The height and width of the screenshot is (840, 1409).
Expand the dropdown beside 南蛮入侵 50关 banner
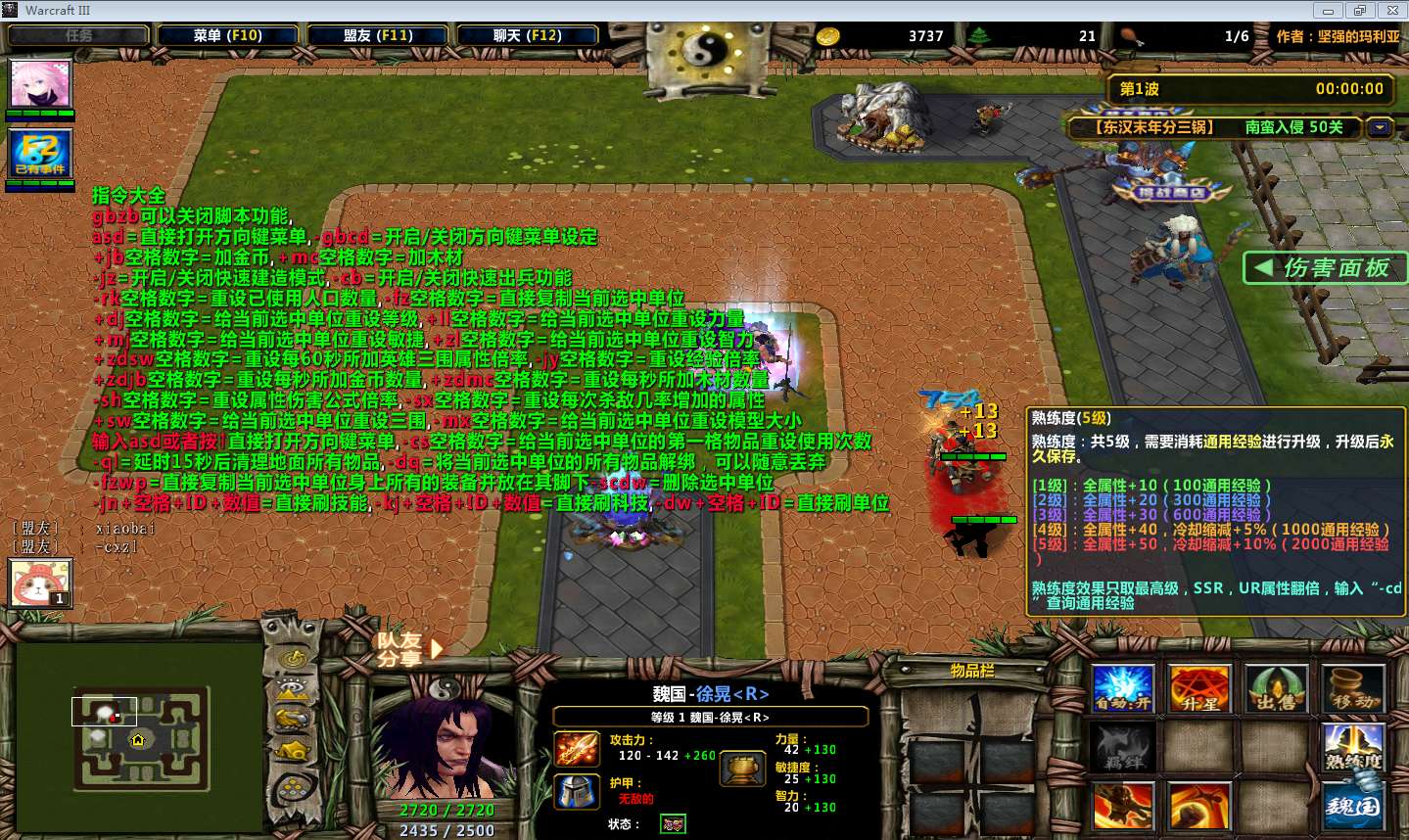pos(1379,127)
